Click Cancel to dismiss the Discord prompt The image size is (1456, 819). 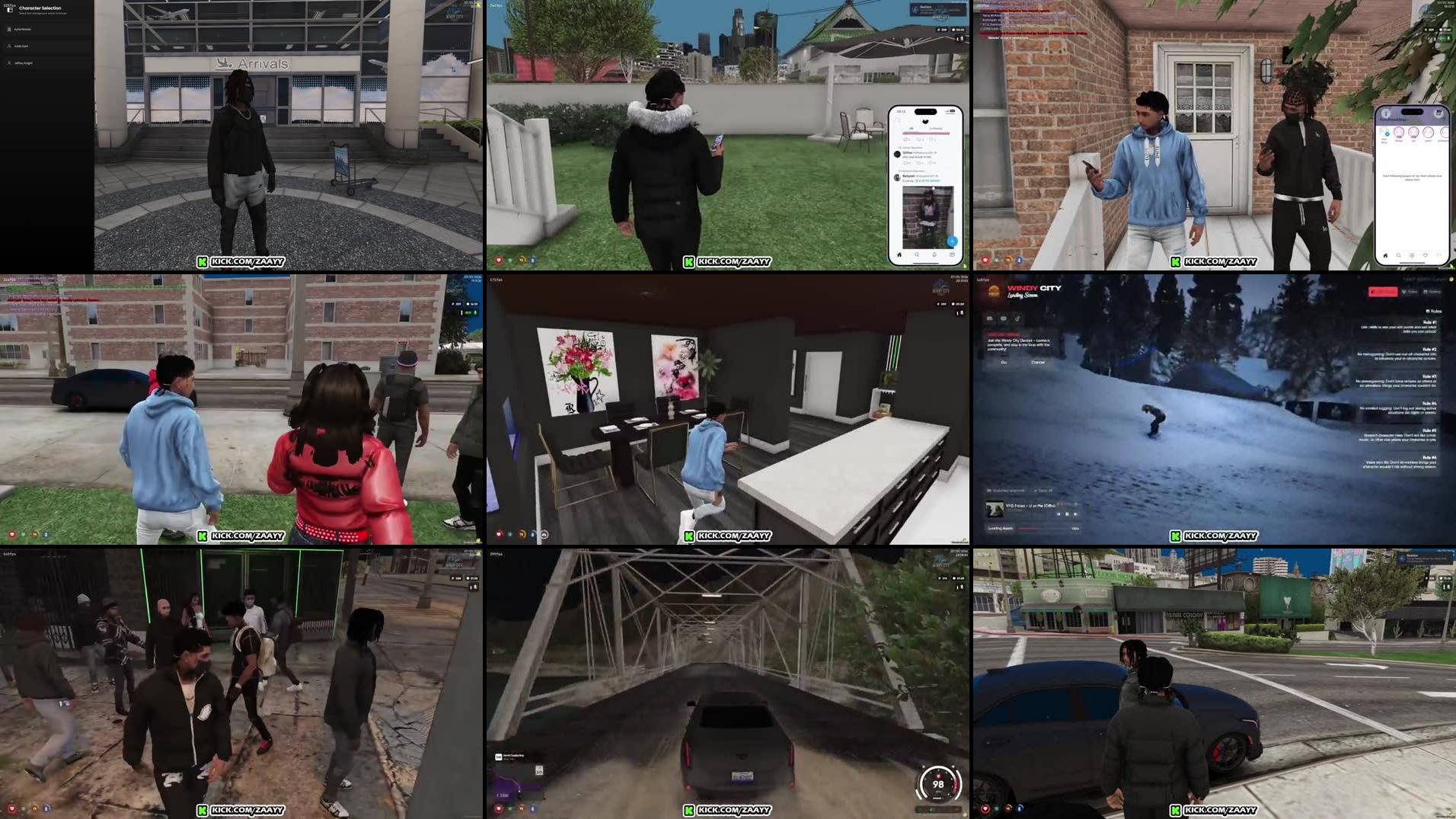[1038, 363]
